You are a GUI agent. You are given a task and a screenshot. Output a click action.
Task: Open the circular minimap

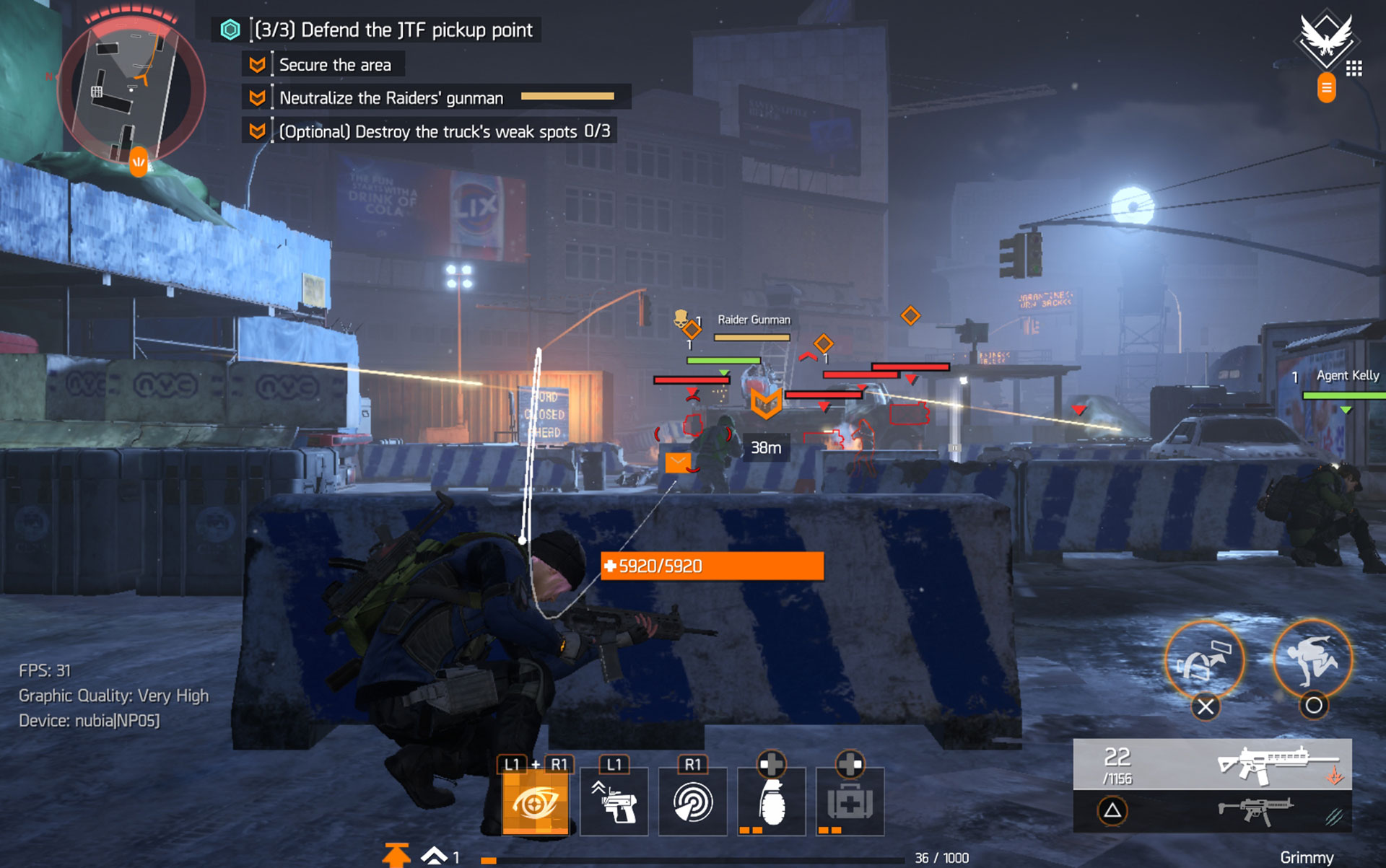click(x=131, y=90)
